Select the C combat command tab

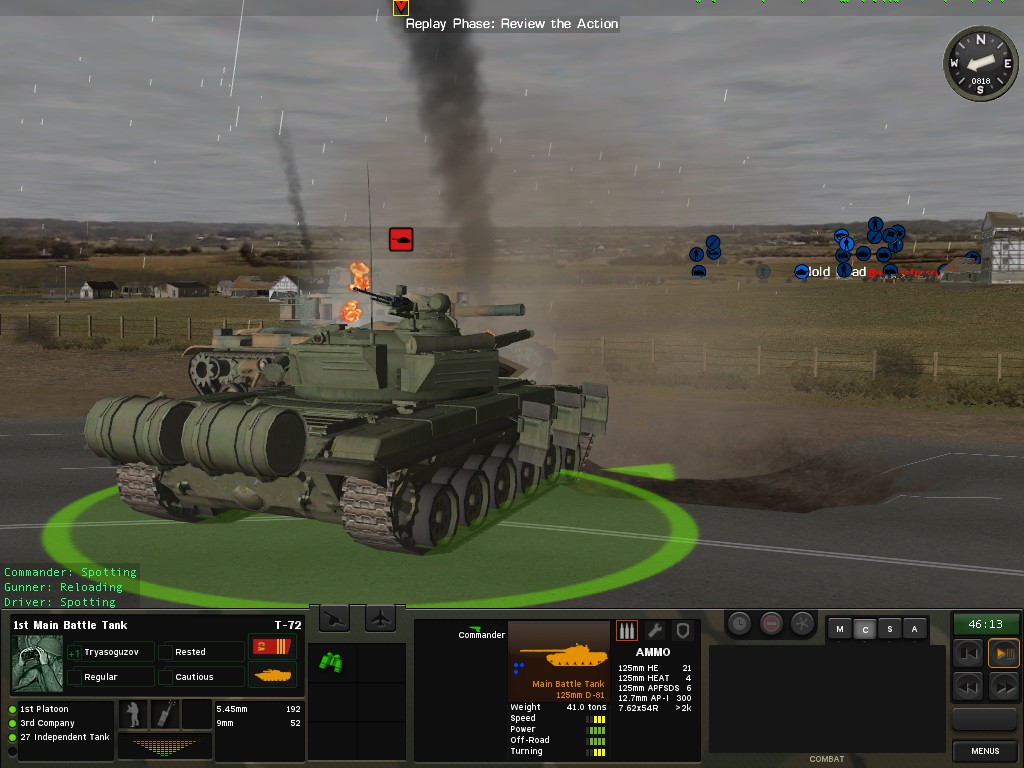click(865, 629)
